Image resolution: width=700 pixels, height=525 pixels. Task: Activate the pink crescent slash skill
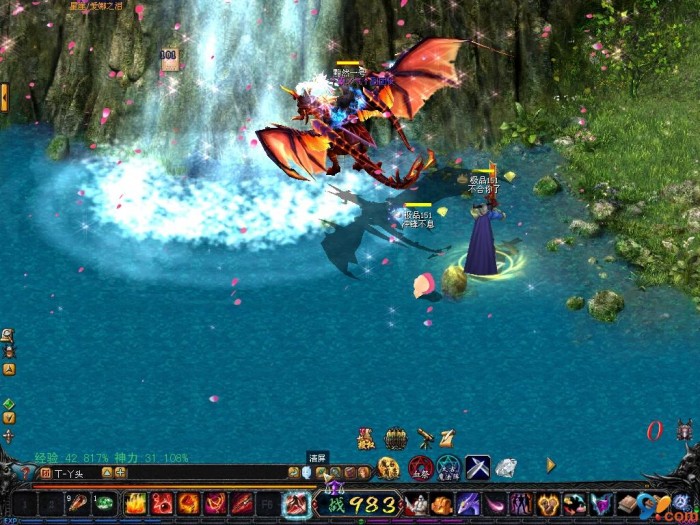495,504
